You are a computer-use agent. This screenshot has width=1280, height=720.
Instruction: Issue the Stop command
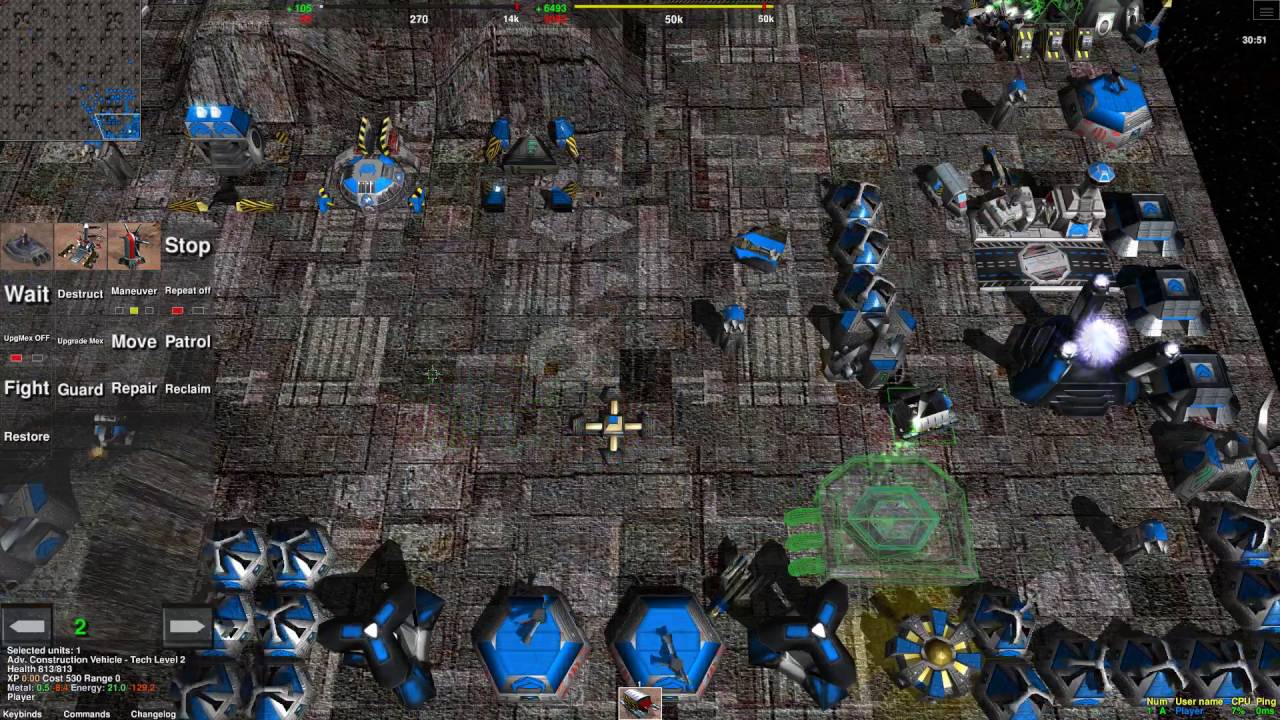click(186, 245)
